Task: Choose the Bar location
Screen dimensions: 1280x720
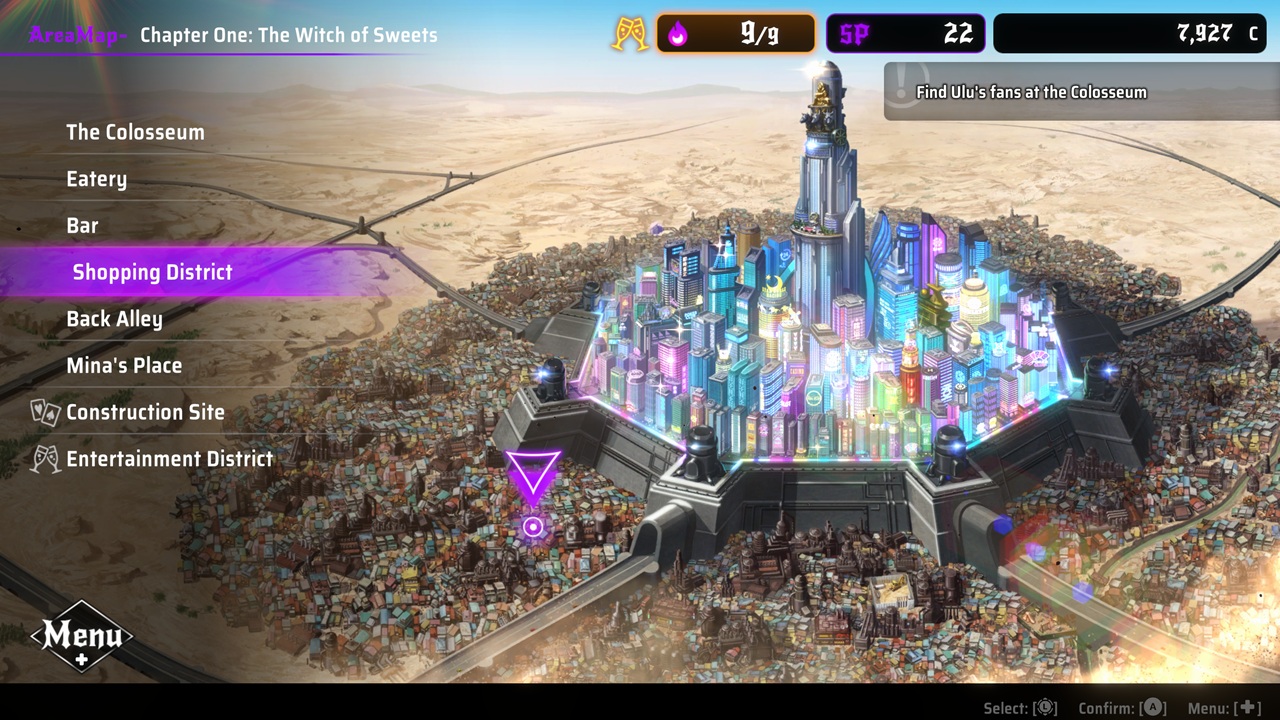Action: 82,225
